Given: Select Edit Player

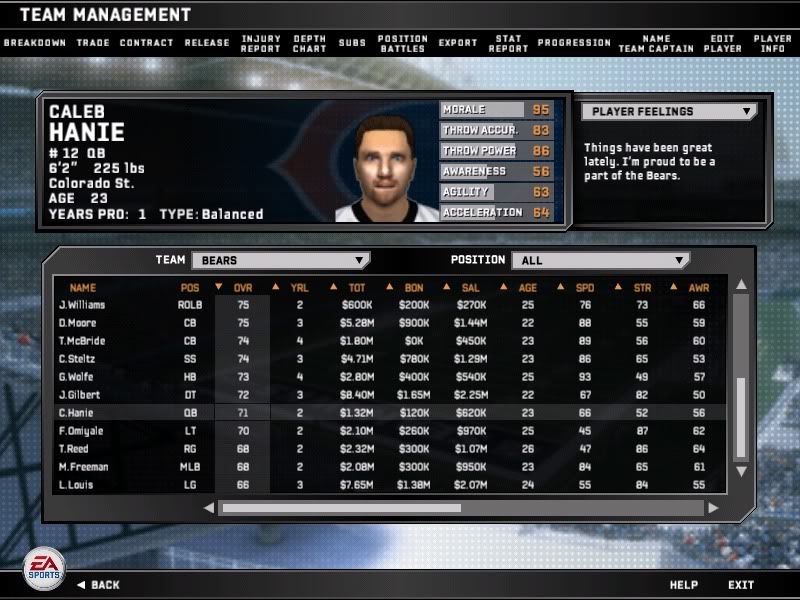Looking at the screenshot, I should click(x=723, y=43).
